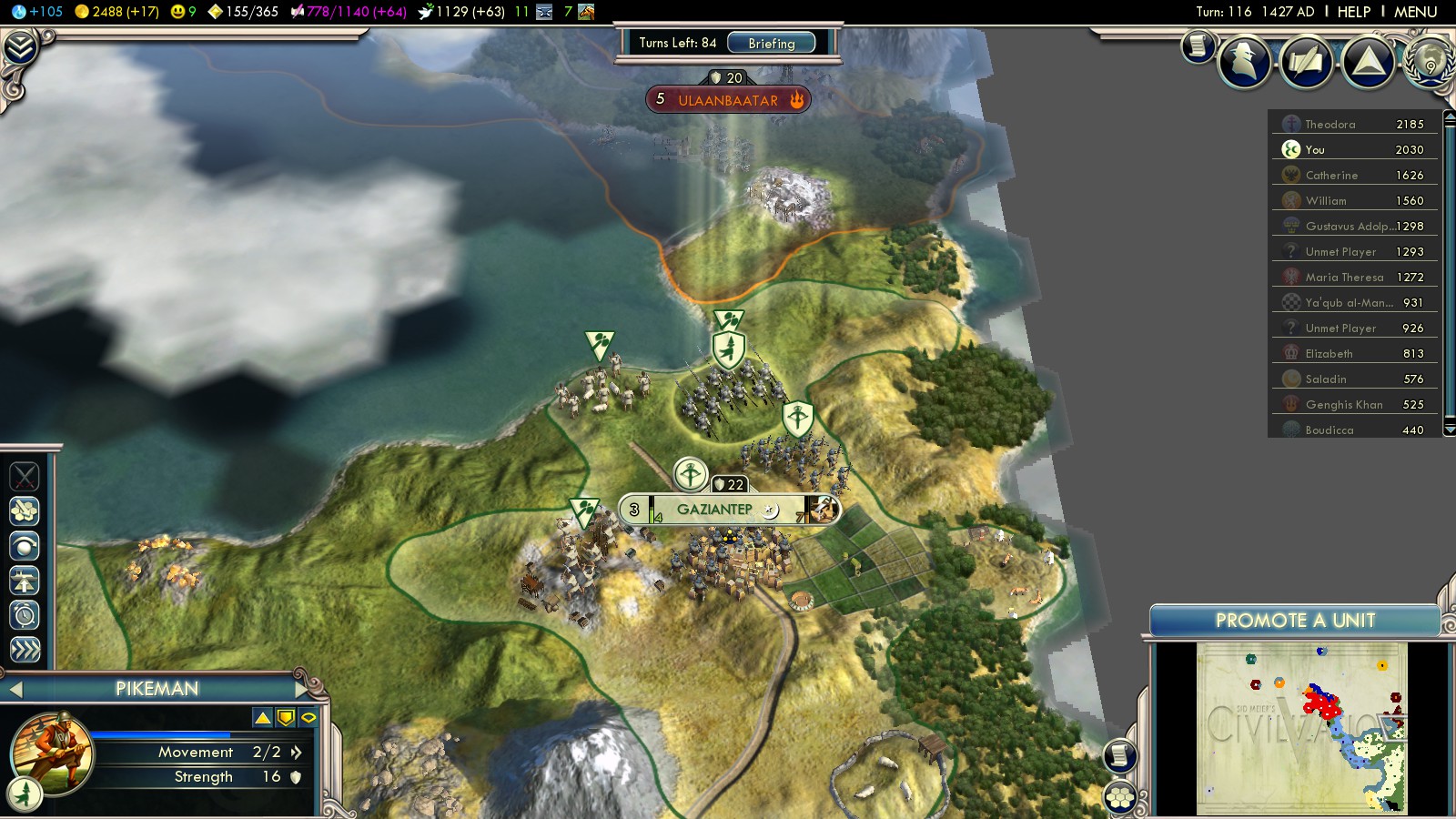Open the scenario Briefing
This screenshot has height=819, width=1456.
[x=771, y=43]
